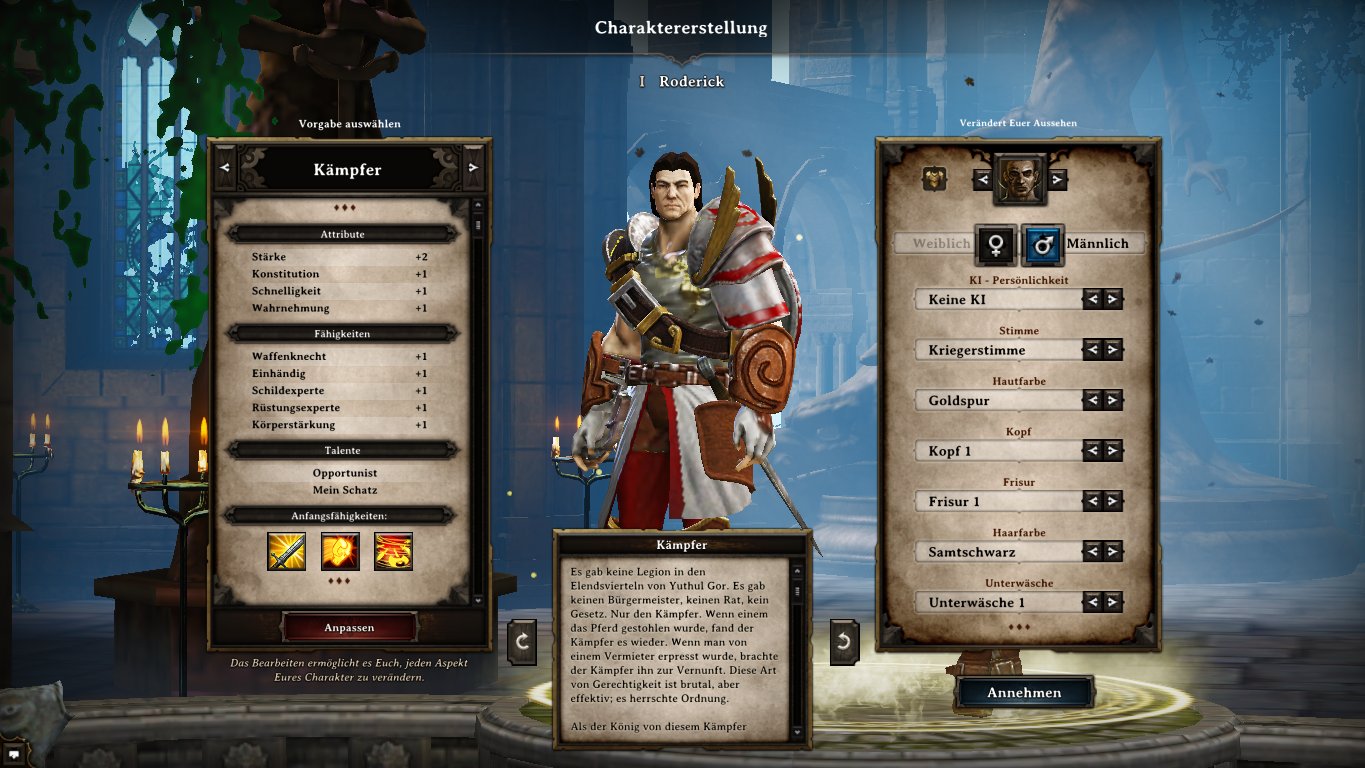
Task: Rotate the character with the right rotation arrow
Action: point(844,641)
